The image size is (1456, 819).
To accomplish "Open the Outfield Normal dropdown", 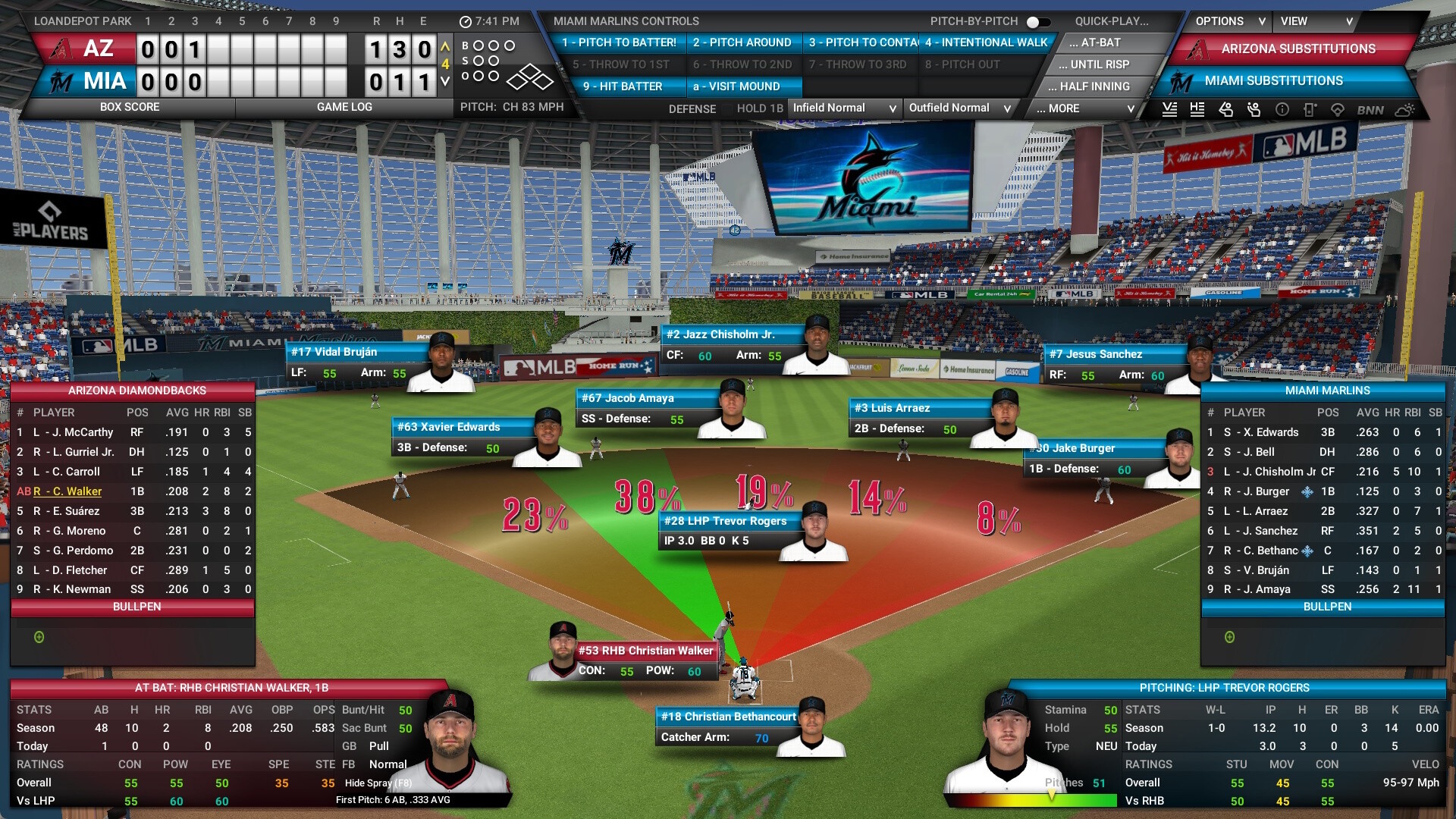I will tap(960, 108).
